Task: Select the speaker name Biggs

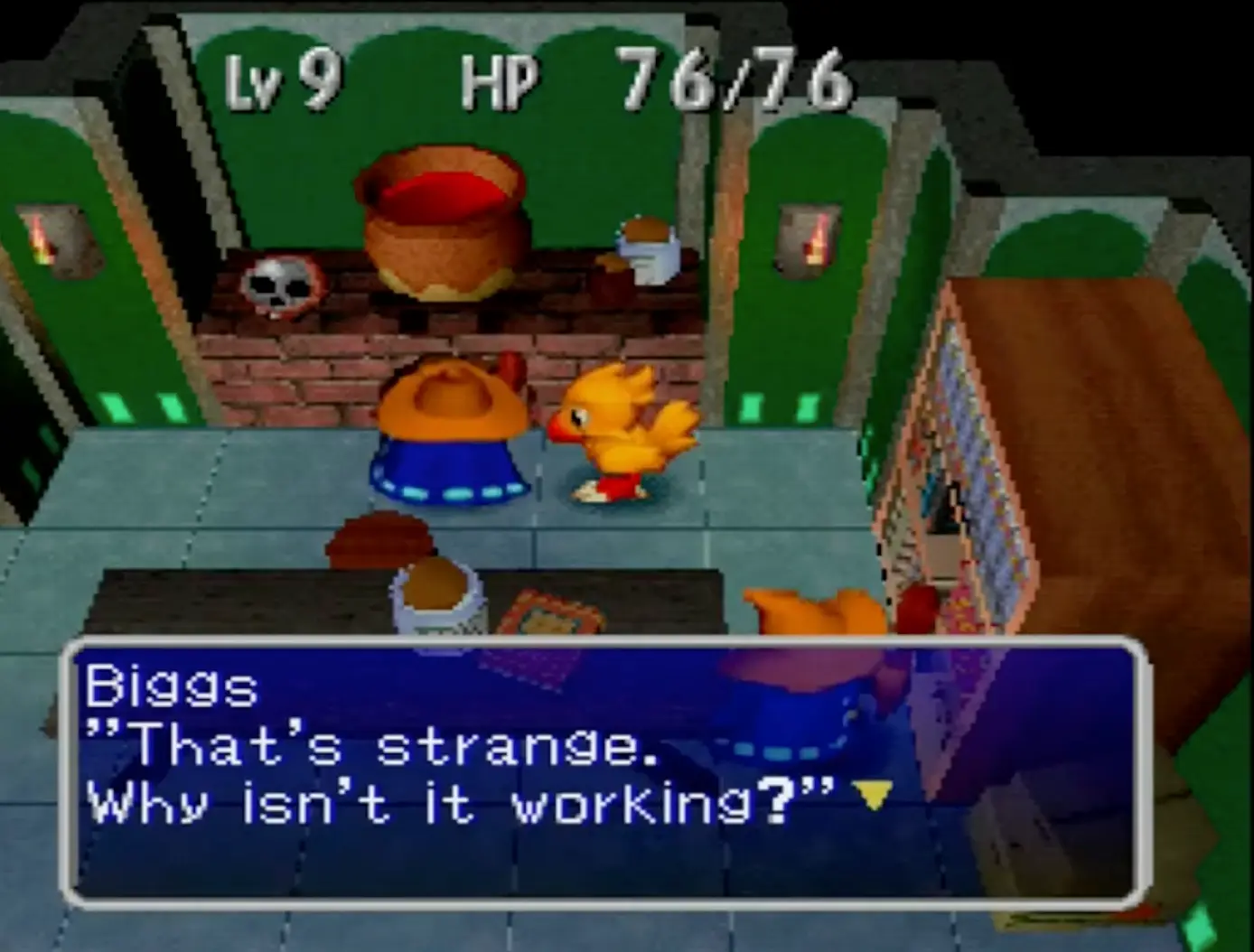Action: 172,688
